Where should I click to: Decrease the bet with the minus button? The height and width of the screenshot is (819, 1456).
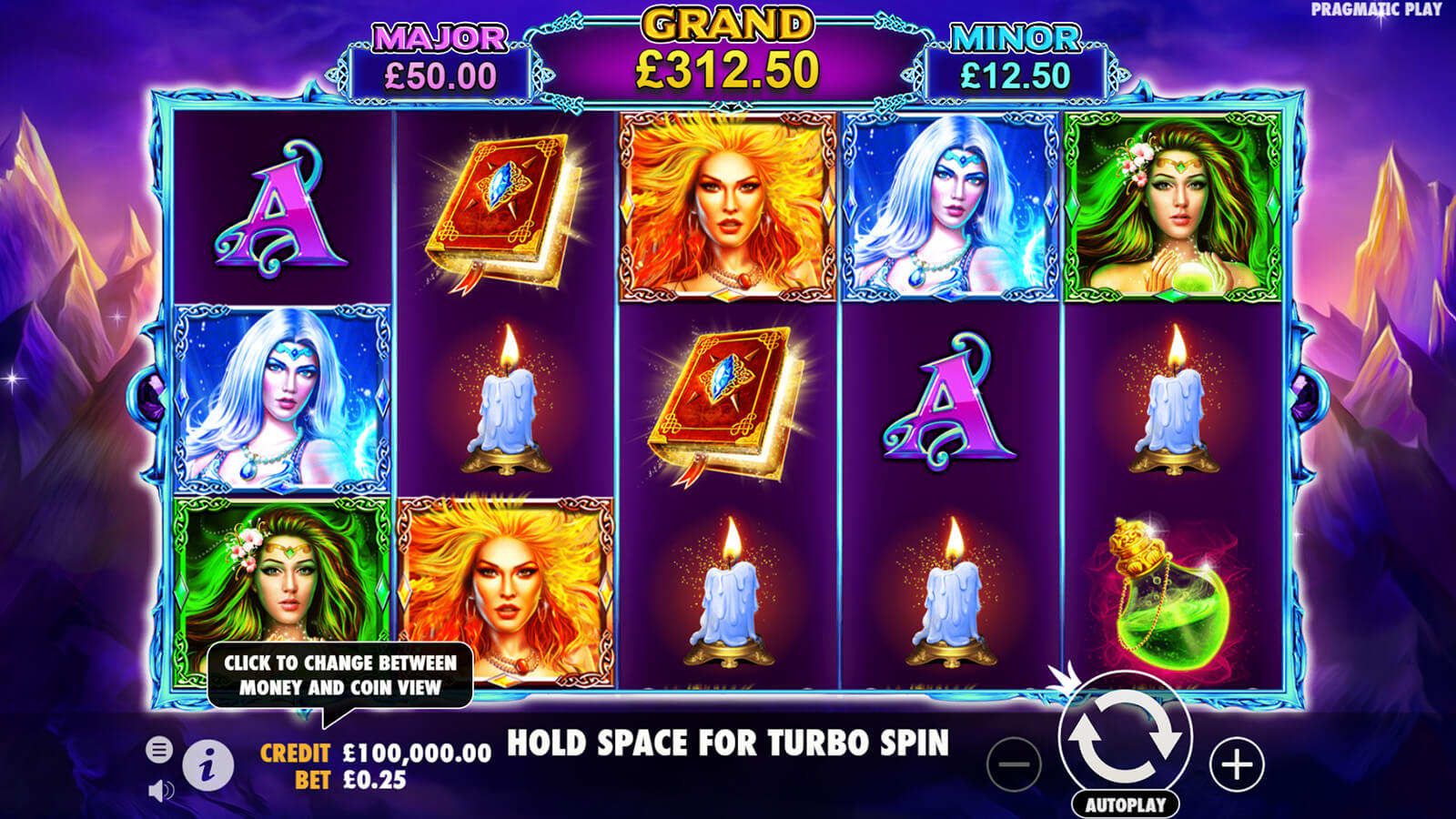(1014, 764)
